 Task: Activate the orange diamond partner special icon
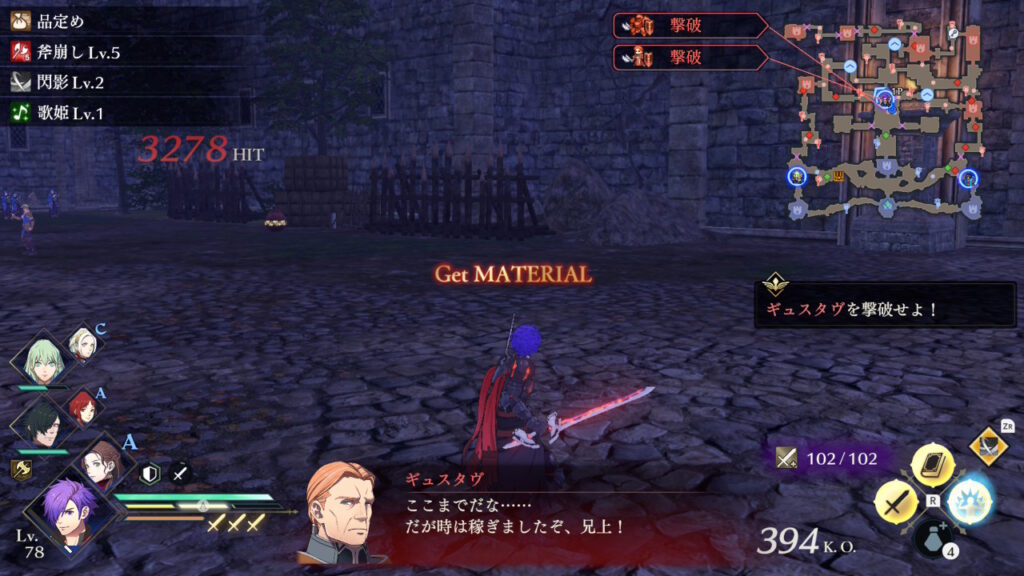click(988, 445)
